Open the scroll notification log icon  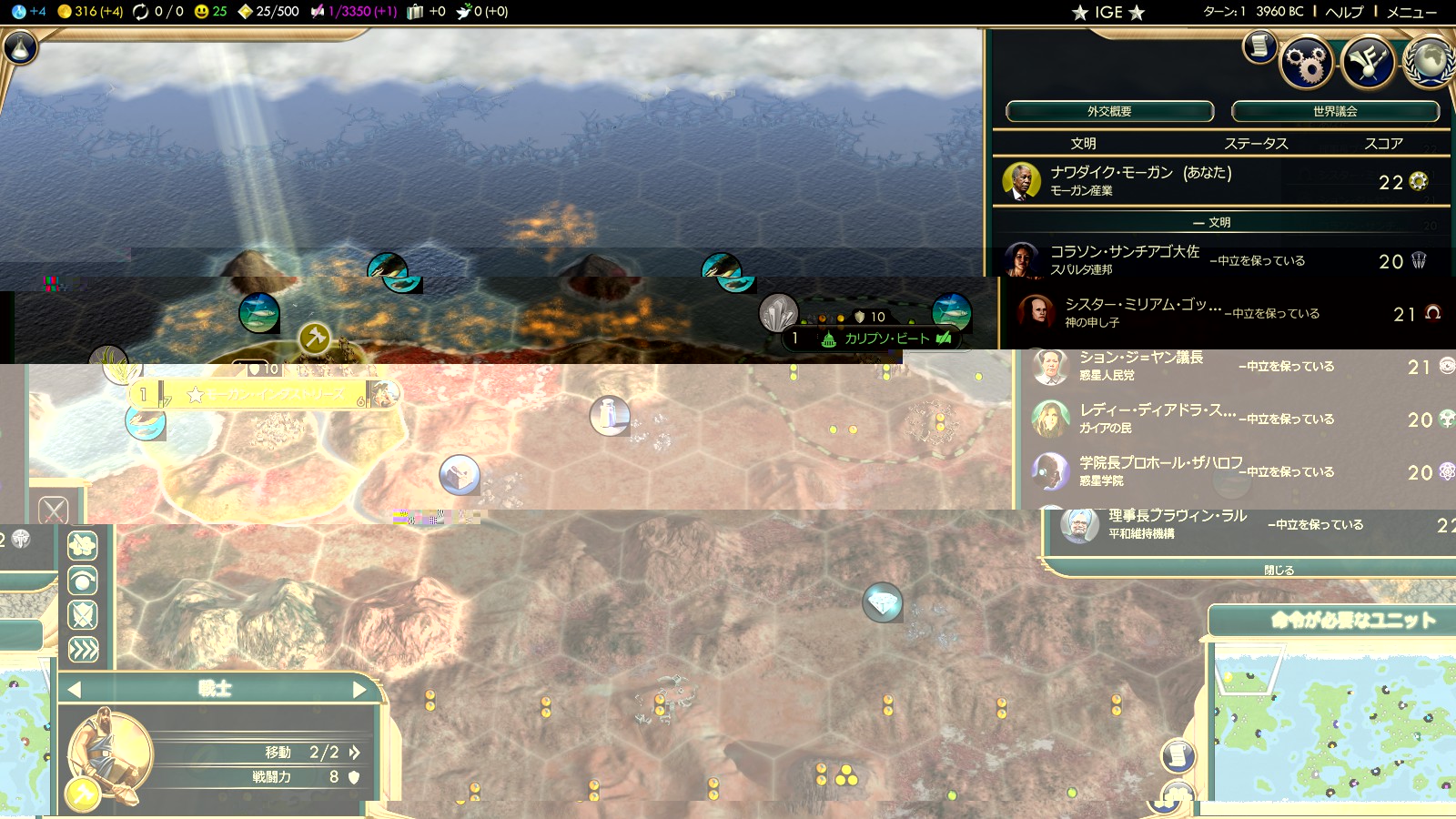[x=1259, y=45]
